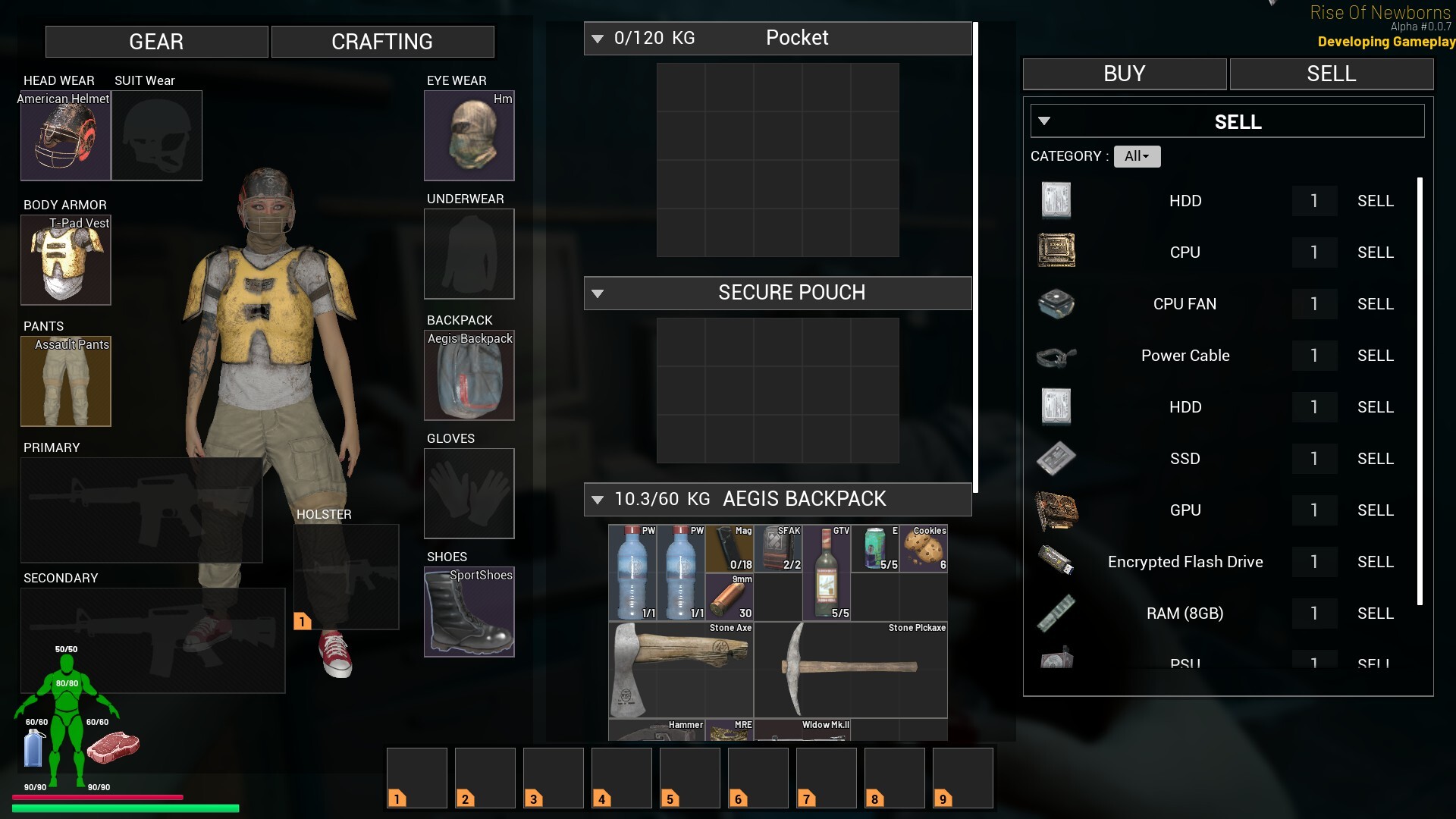Choose the Stone Pickaxe in the backpack
The image size is (1456, 819).
(x=850, y=669)
